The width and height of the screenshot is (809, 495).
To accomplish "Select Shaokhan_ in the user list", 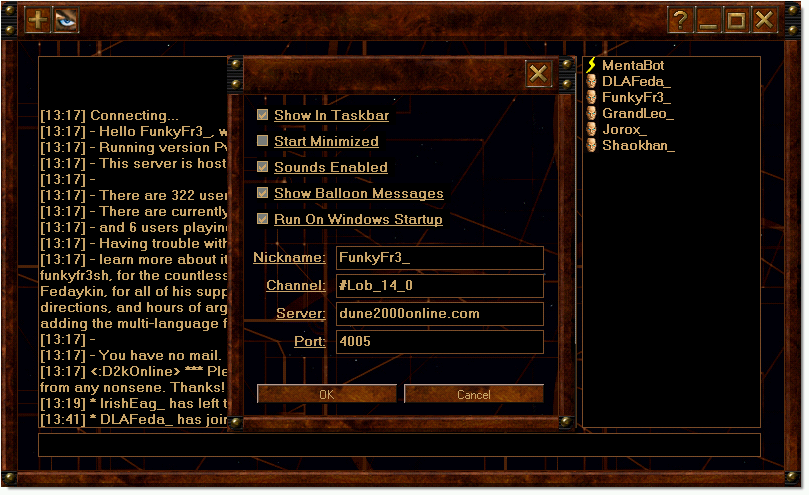I will (x=638, y=145).
